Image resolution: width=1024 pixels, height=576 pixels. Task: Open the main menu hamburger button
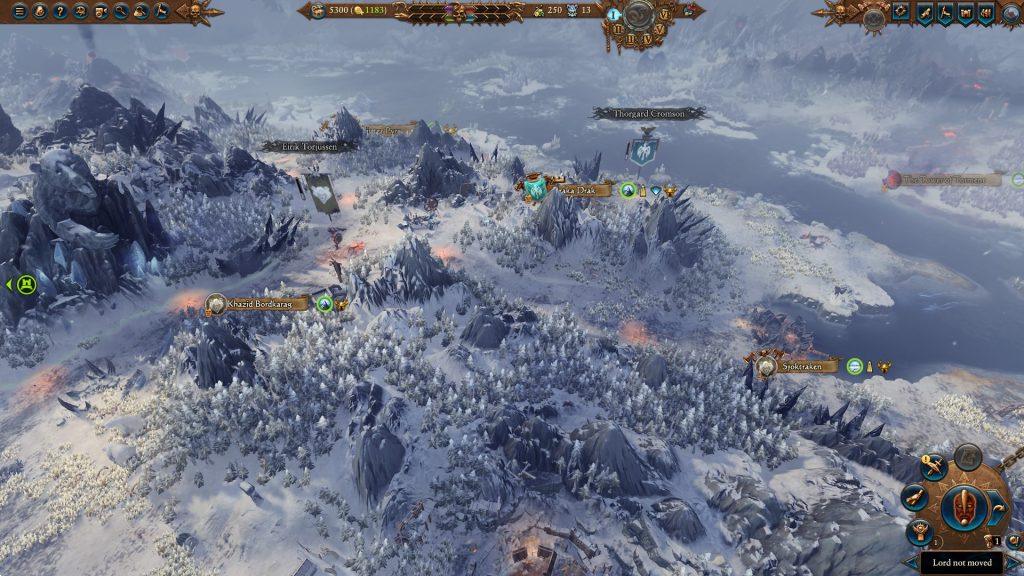(19, 12)
